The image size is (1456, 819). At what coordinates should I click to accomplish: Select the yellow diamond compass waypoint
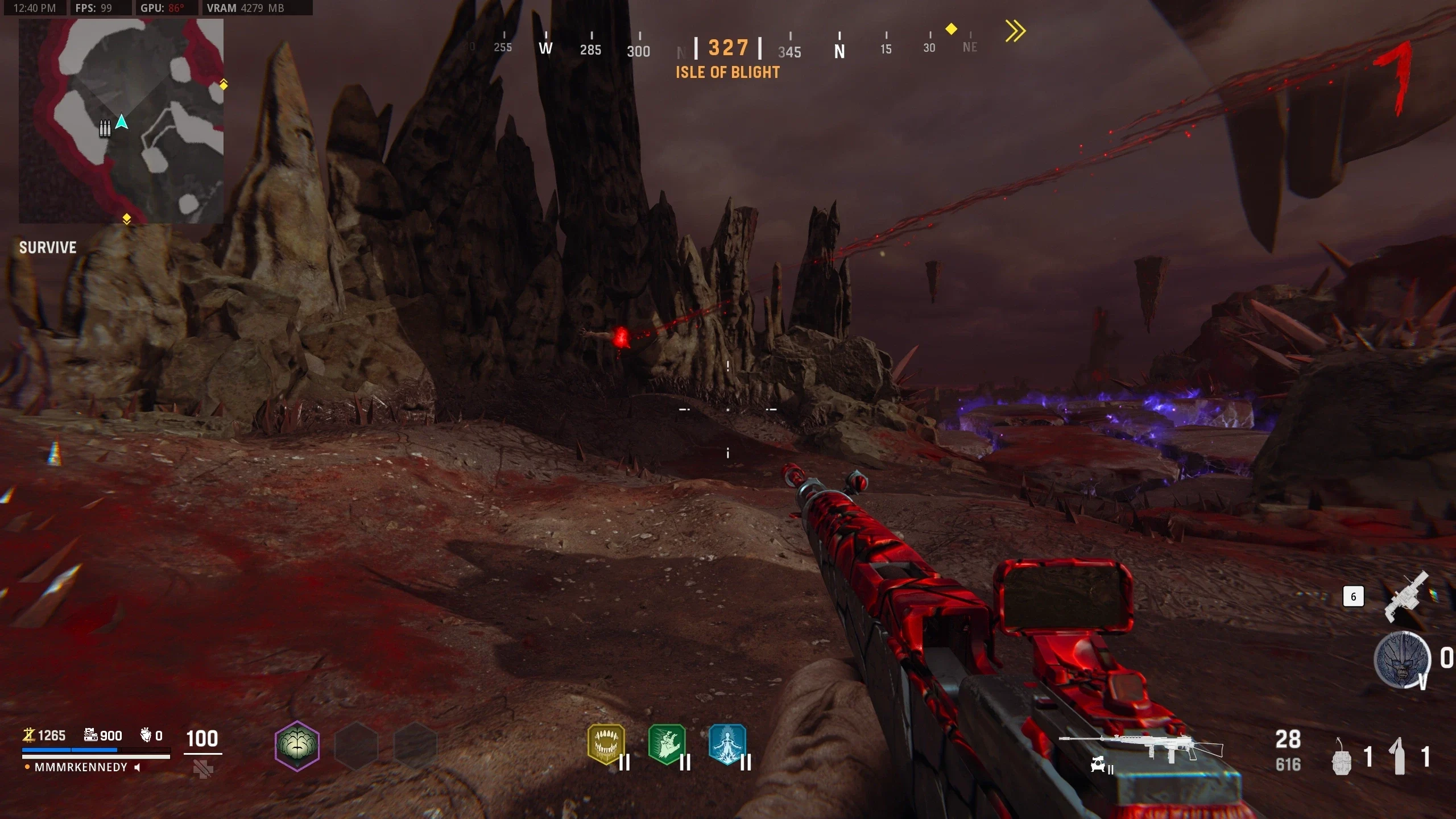(951, 28)
